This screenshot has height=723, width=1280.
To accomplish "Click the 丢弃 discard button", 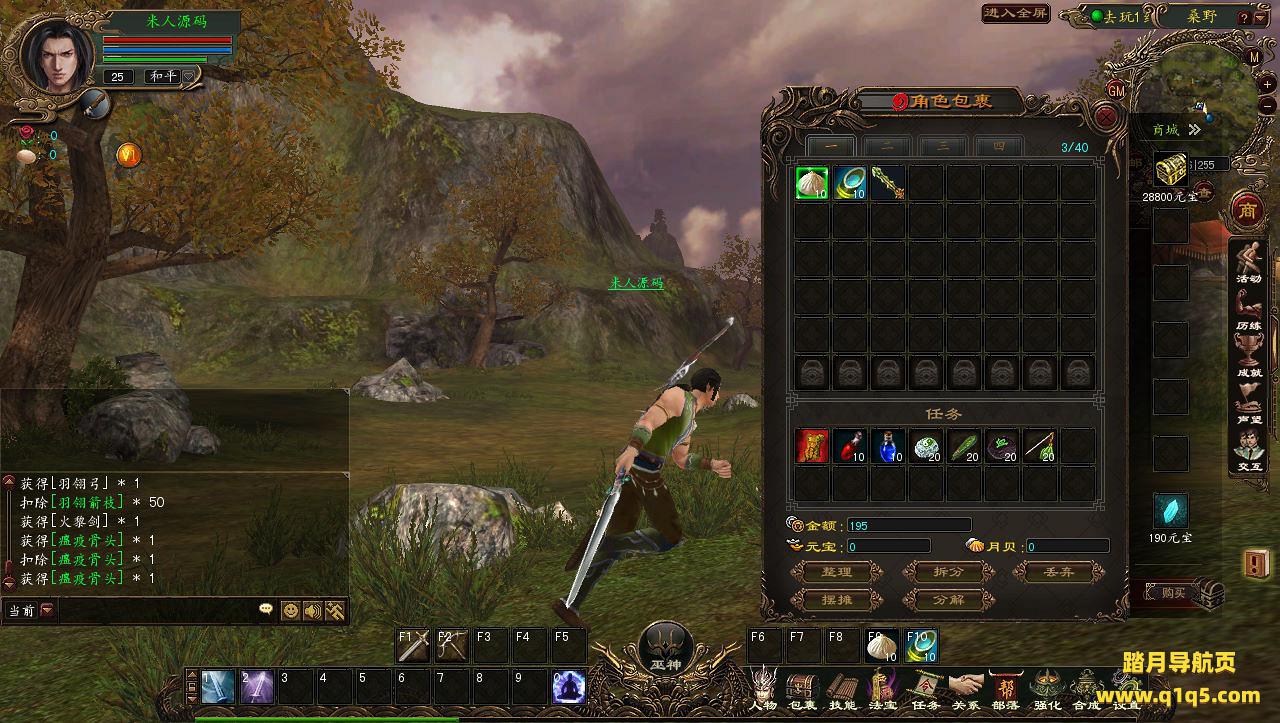I will (x=1059, y=572).
